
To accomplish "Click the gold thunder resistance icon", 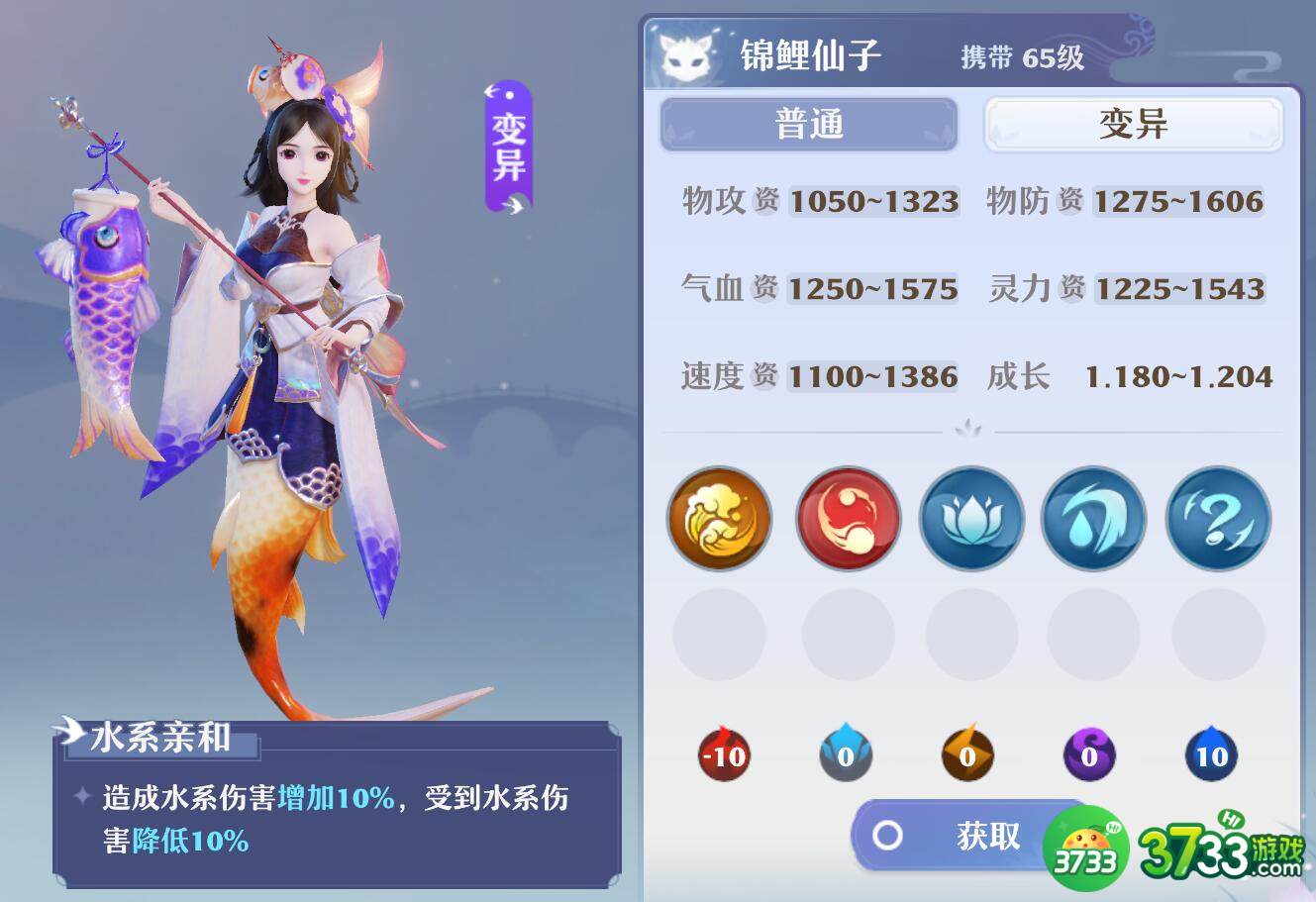I will point(967,755).
